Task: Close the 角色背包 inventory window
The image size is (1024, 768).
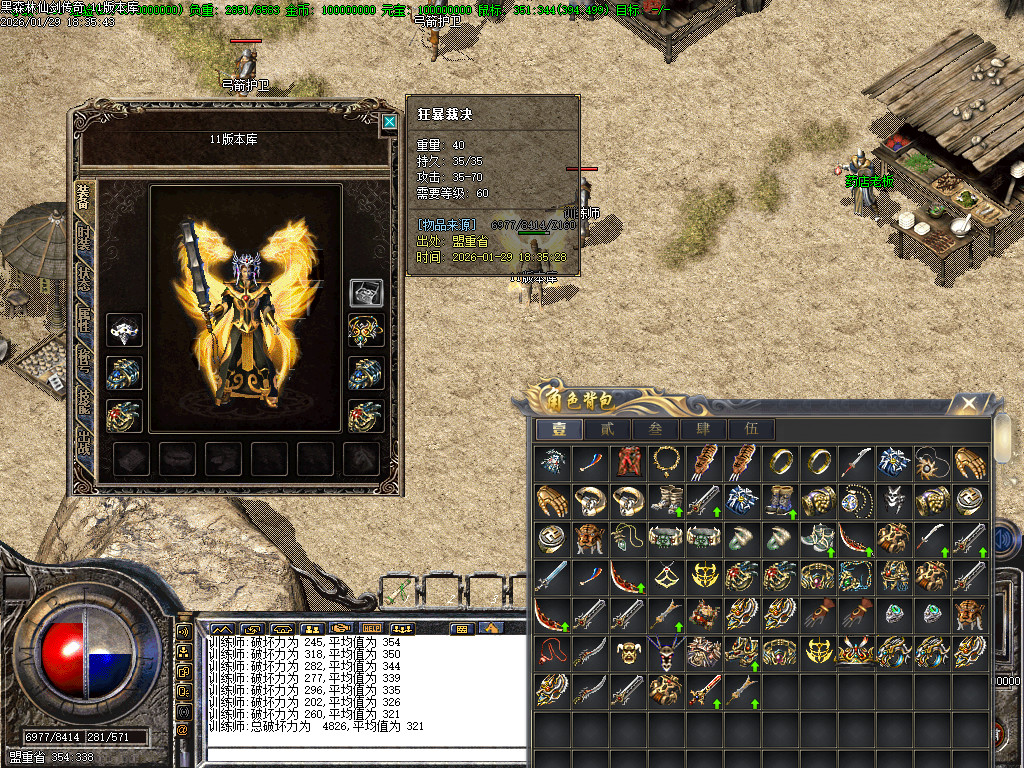Action: pos(968,403)
